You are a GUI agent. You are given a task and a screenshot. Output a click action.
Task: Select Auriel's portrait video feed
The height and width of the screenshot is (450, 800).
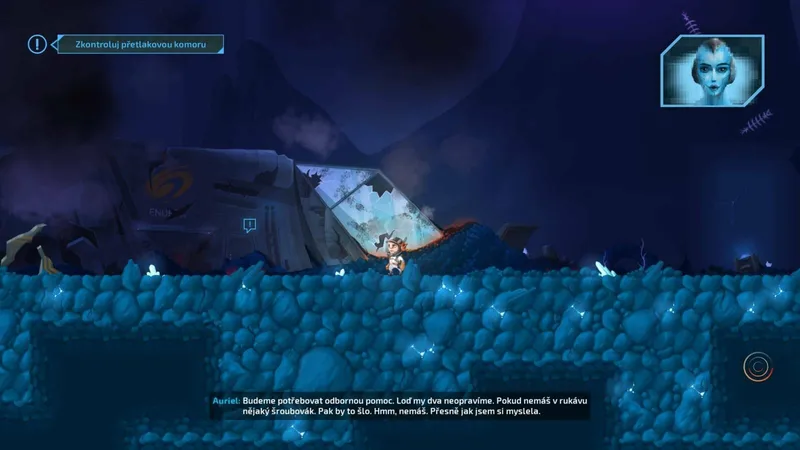711,70
